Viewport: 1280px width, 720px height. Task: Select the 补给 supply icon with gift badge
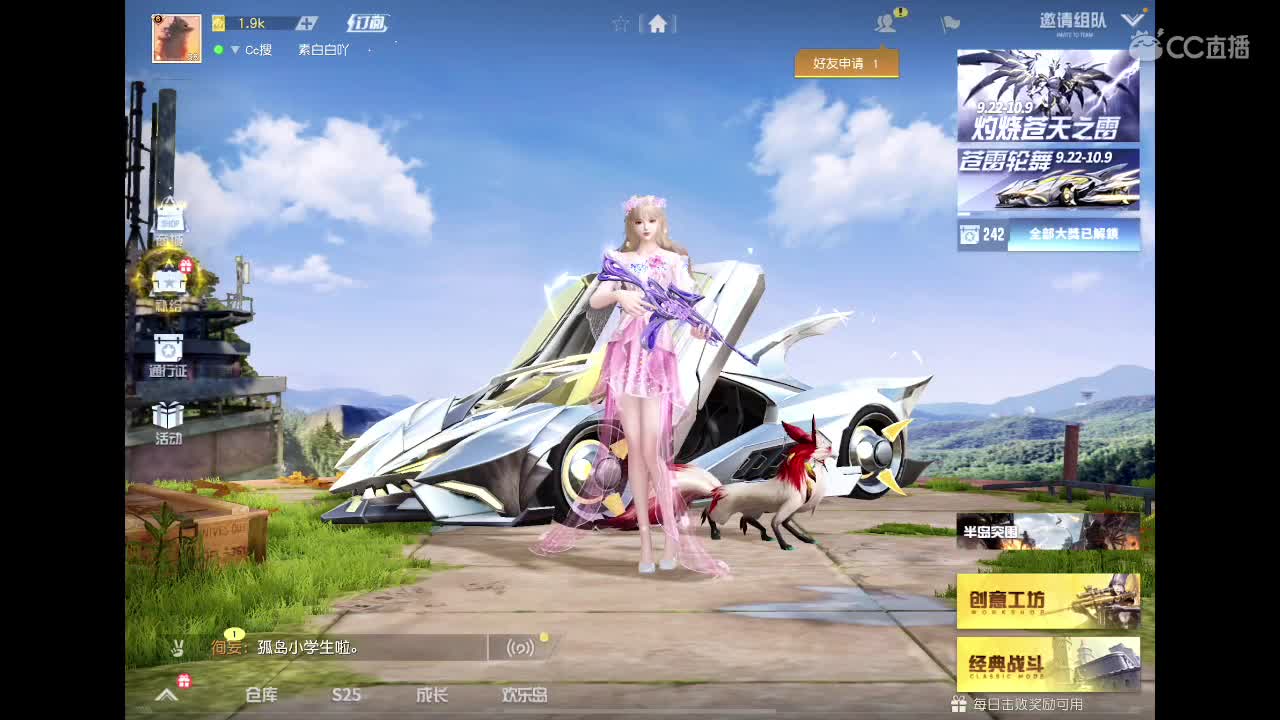[x=168, y=283]
